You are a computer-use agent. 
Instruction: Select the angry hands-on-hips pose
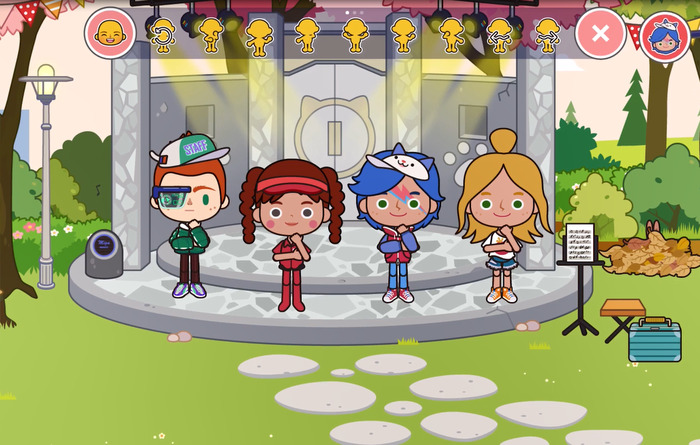[355, 35]
